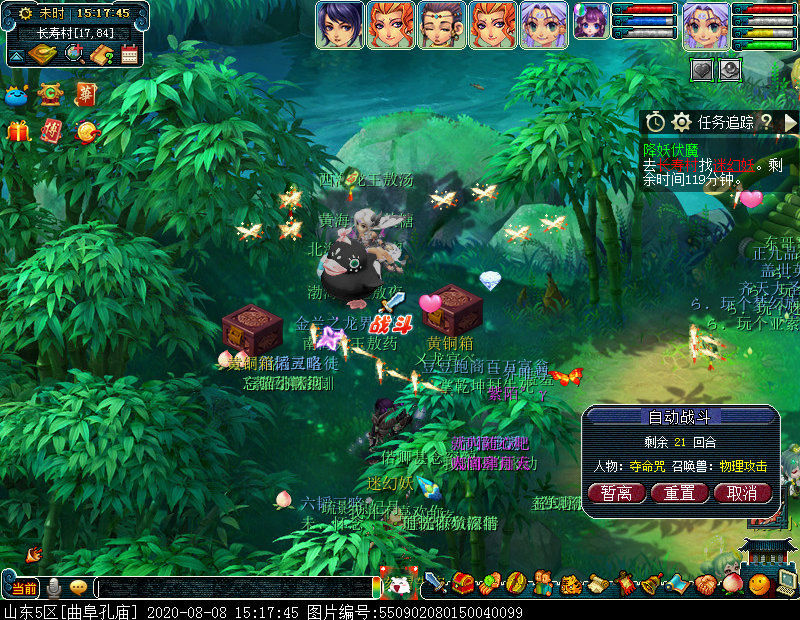Reset auto-battle rounds with 重置
Image resolution: width=800 pixels, height=620 pixels.
[679, 493]
